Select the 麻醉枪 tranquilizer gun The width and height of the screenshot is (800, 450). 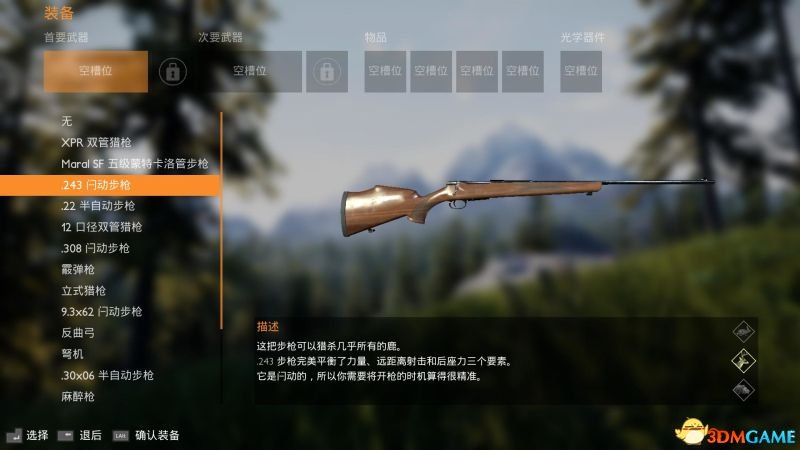78,396
